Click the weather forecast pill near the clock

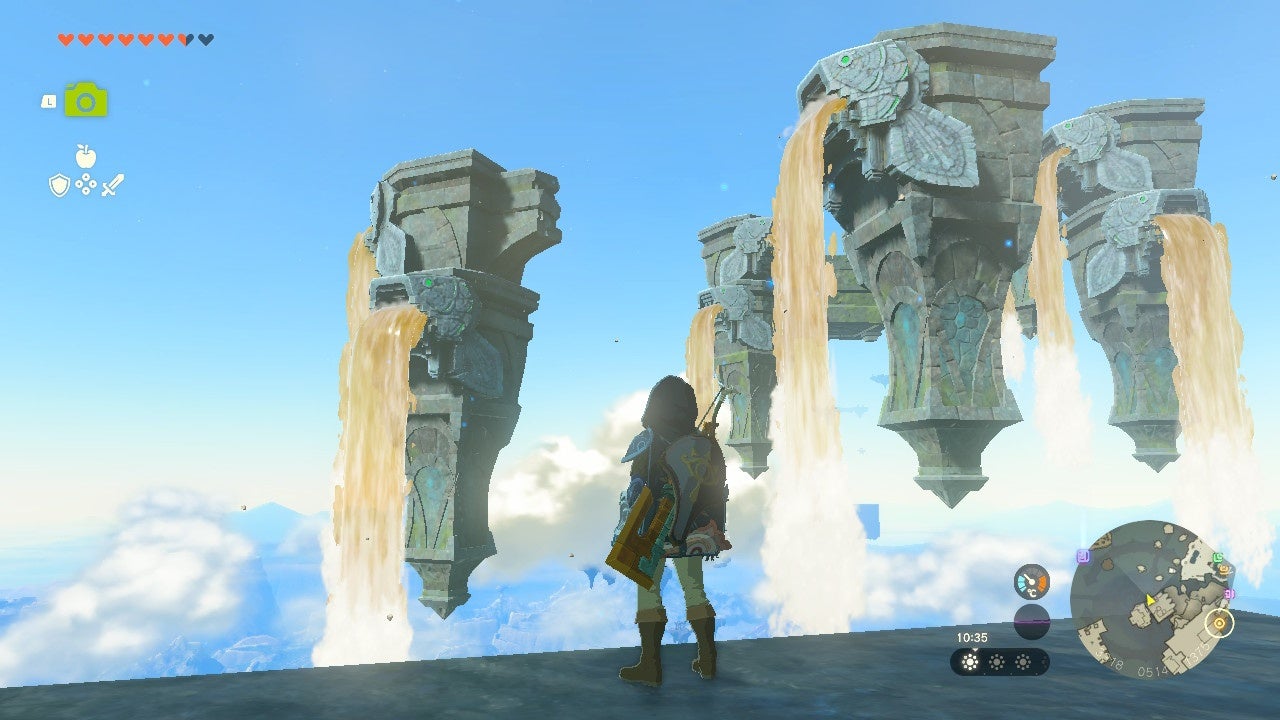[1000, 661]
